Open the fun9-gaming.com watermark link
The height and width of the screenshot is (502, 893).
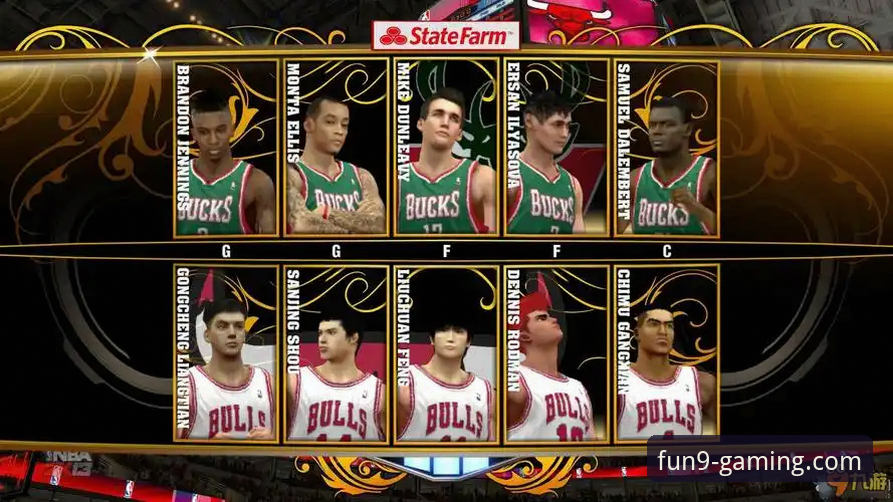click(x=759, y=462)
